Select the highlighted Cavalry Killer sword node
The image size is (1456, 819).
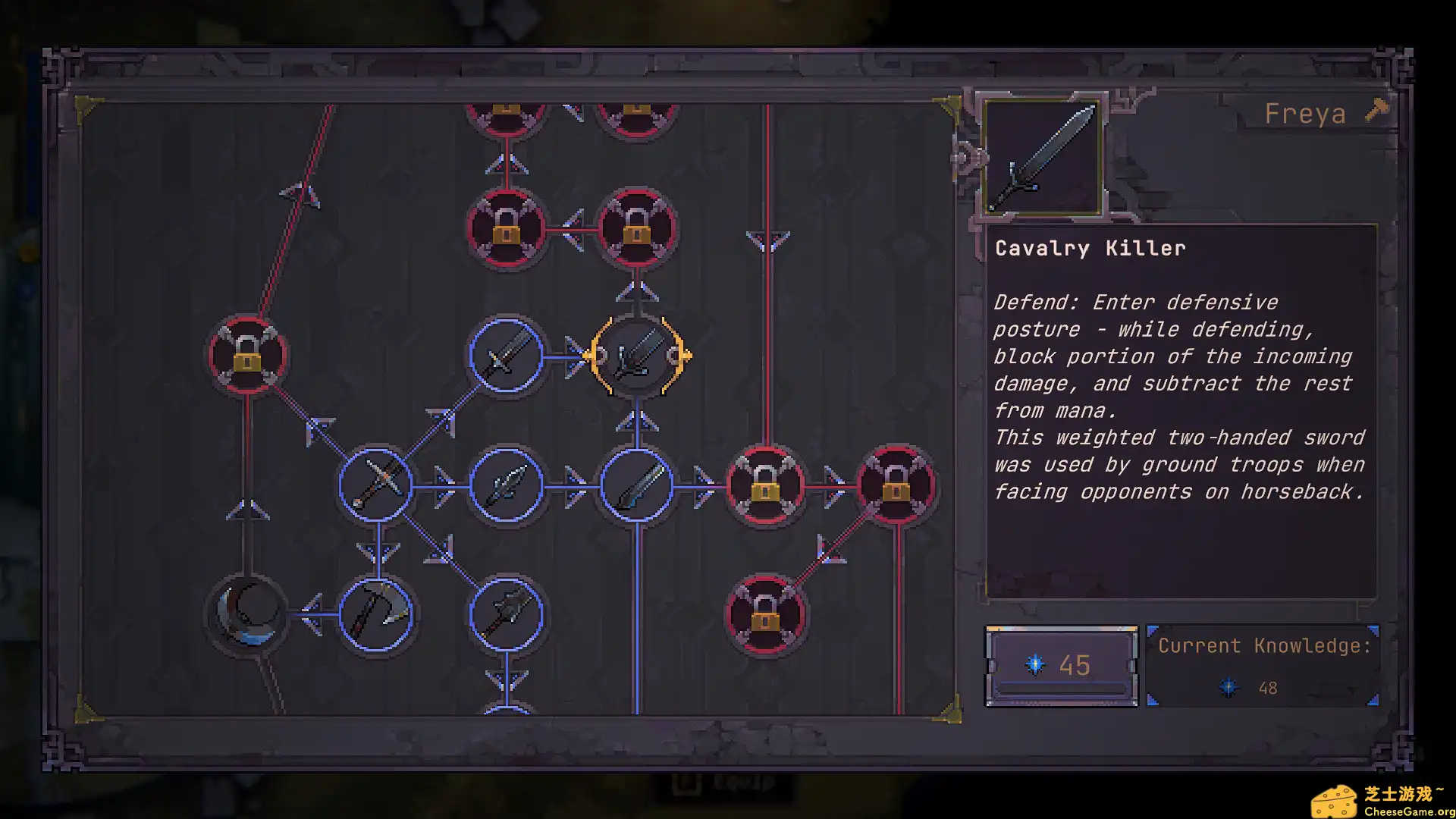[x=637, y=356]
